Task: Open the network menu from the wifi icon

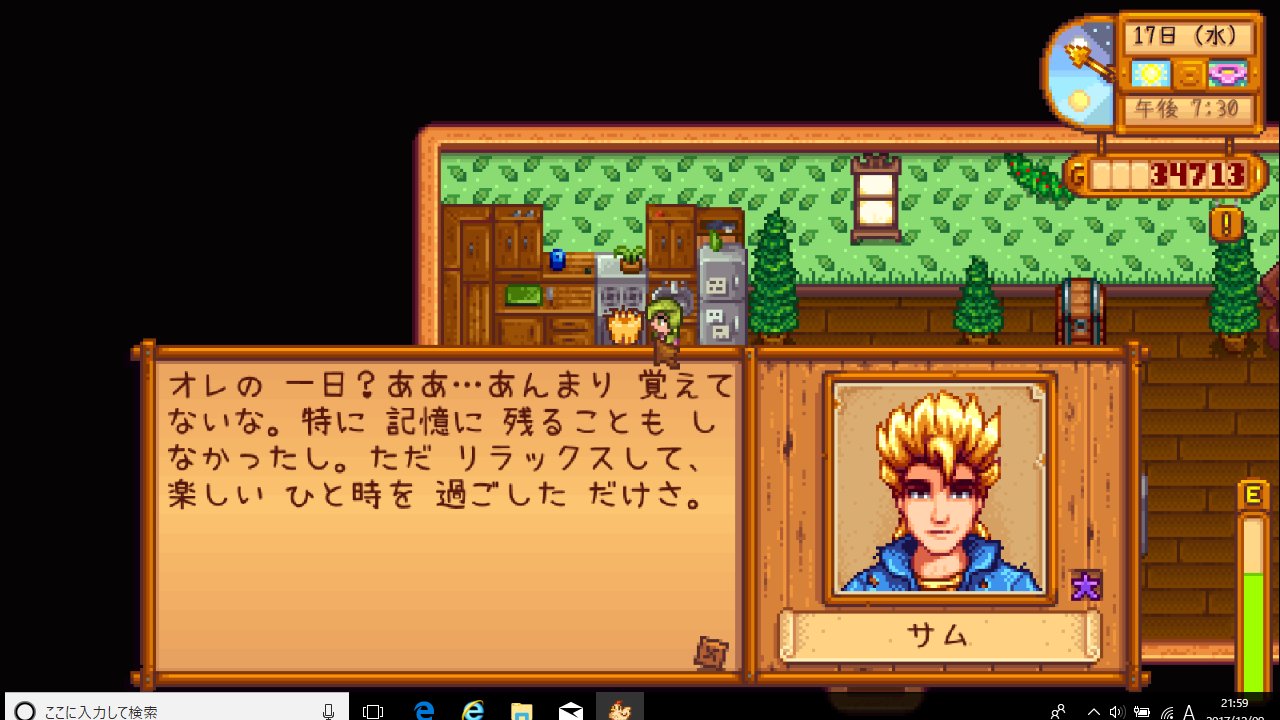Action: click(x=1168, y=712)
